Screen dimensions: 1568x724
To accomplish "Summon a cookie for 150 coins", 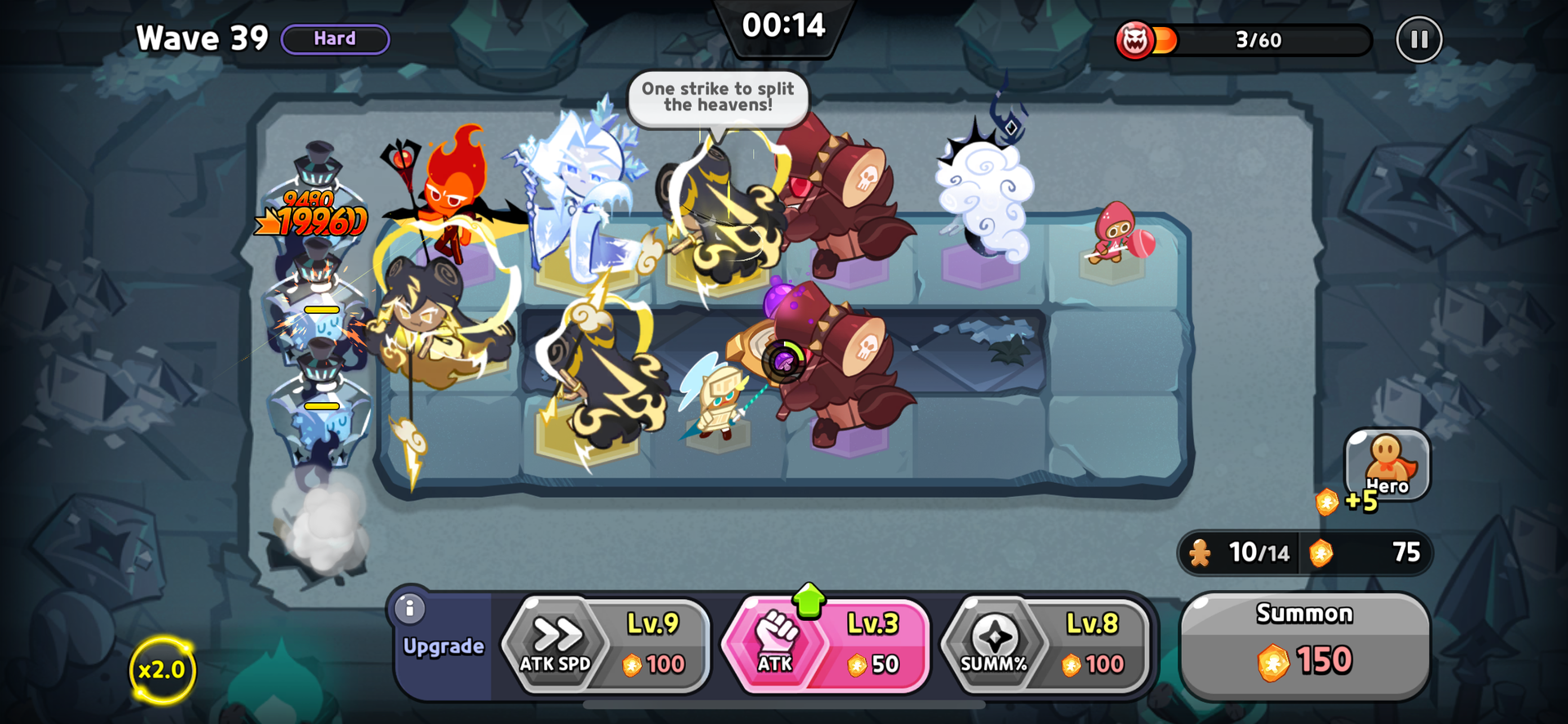I will tap(1304, 646).
